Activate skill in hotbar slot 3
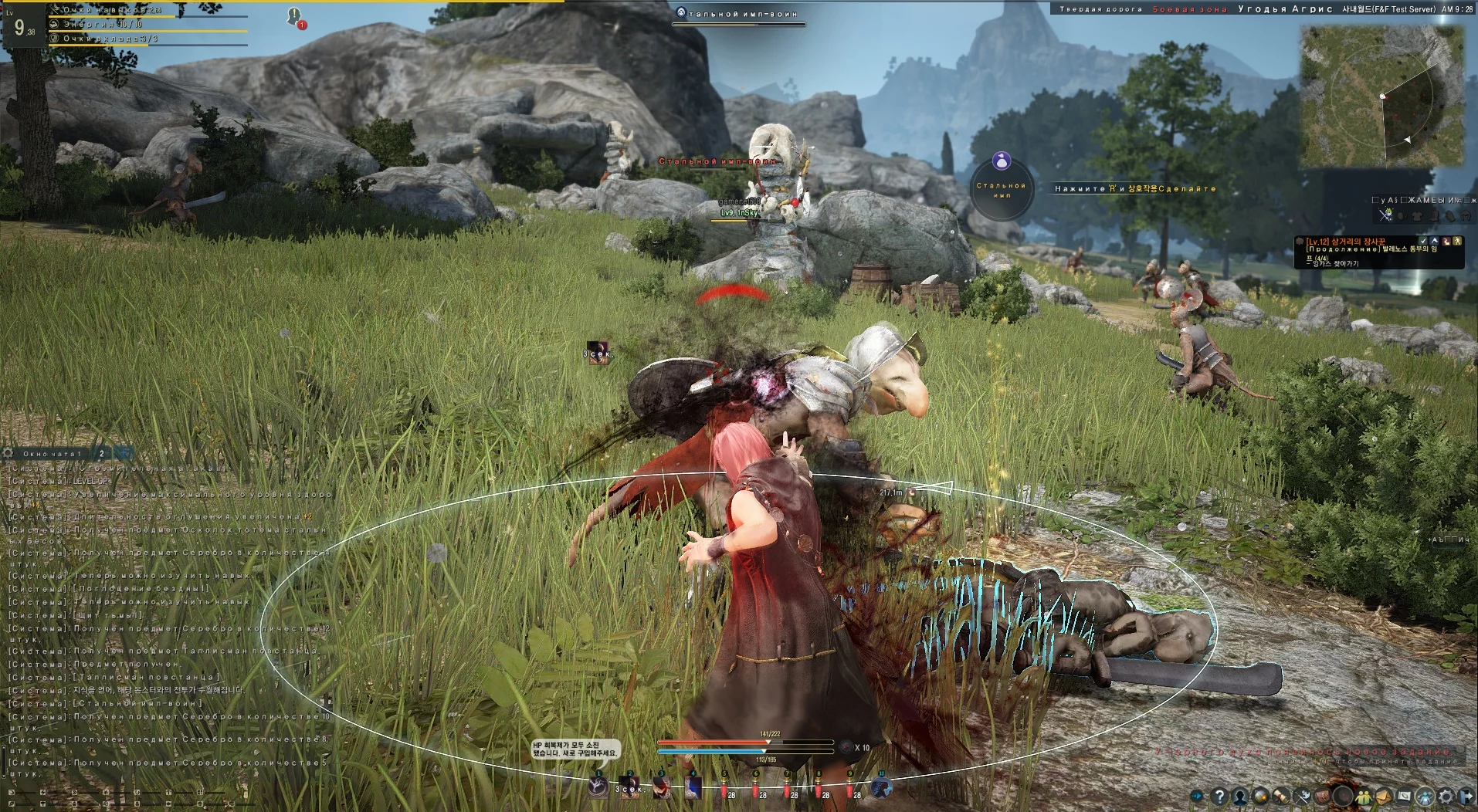The image size is (1478, 812). click(662, 786)
